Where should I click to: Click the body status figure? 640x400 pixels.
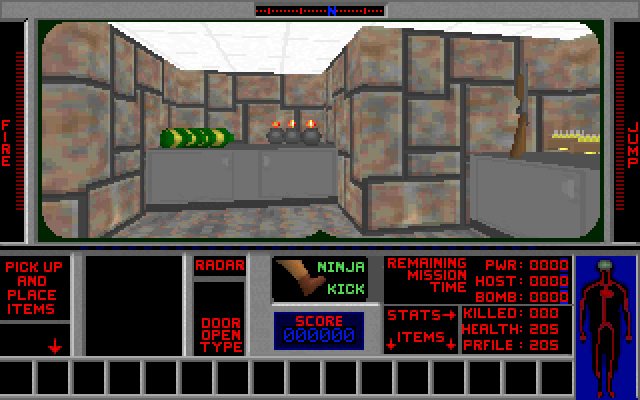point(604,305)
